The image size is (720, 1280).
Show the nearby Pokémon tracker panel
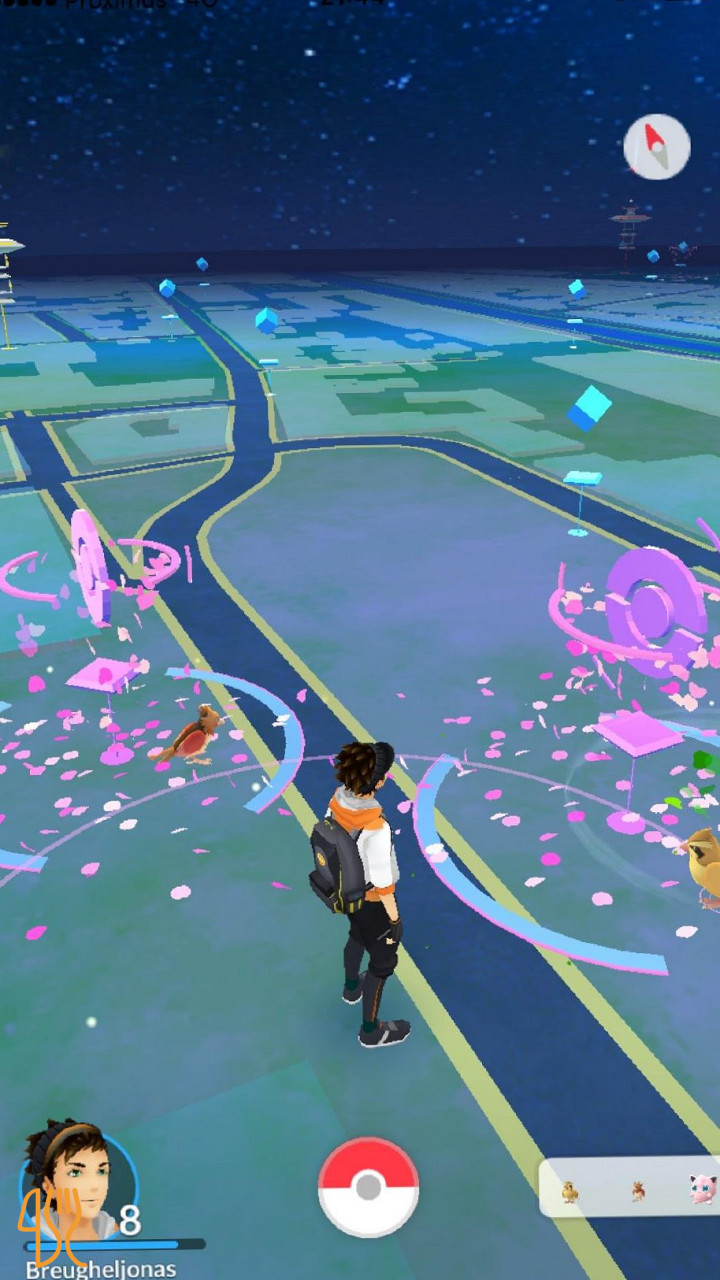[x=632, y=1188]
